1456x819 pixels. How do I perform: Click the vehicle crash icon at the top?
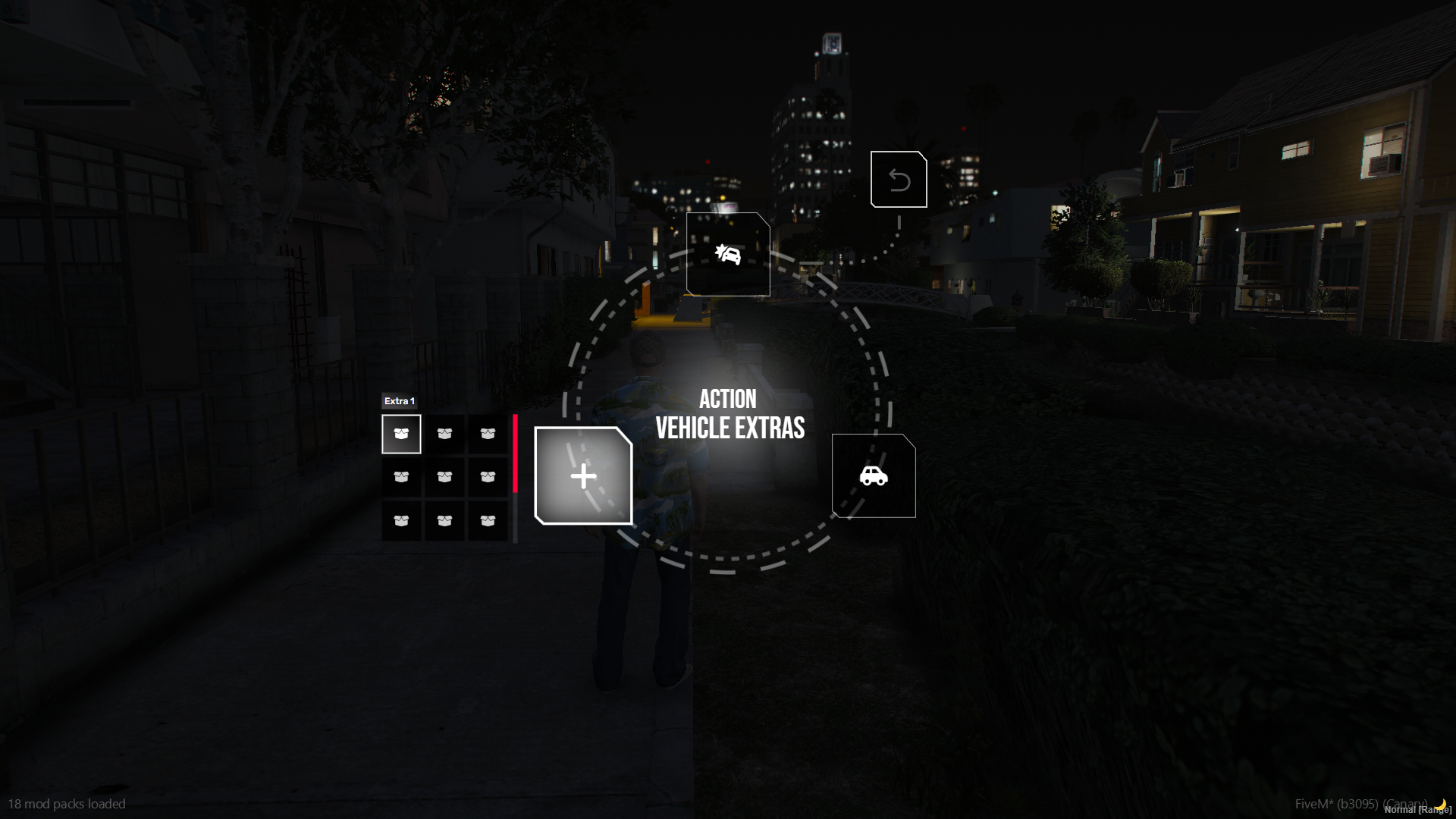(x=727, y=254)
